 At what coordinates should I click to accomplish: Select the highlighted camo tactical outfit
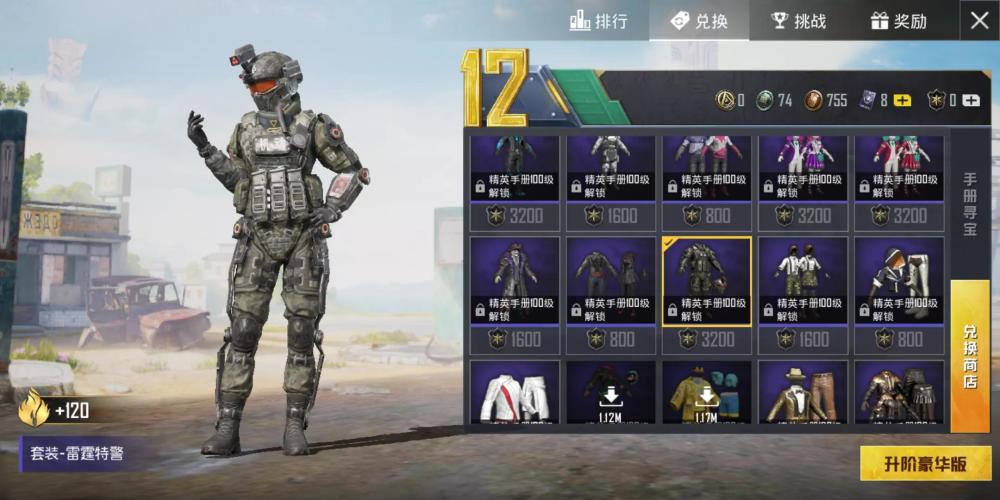(x=707, y=281)
